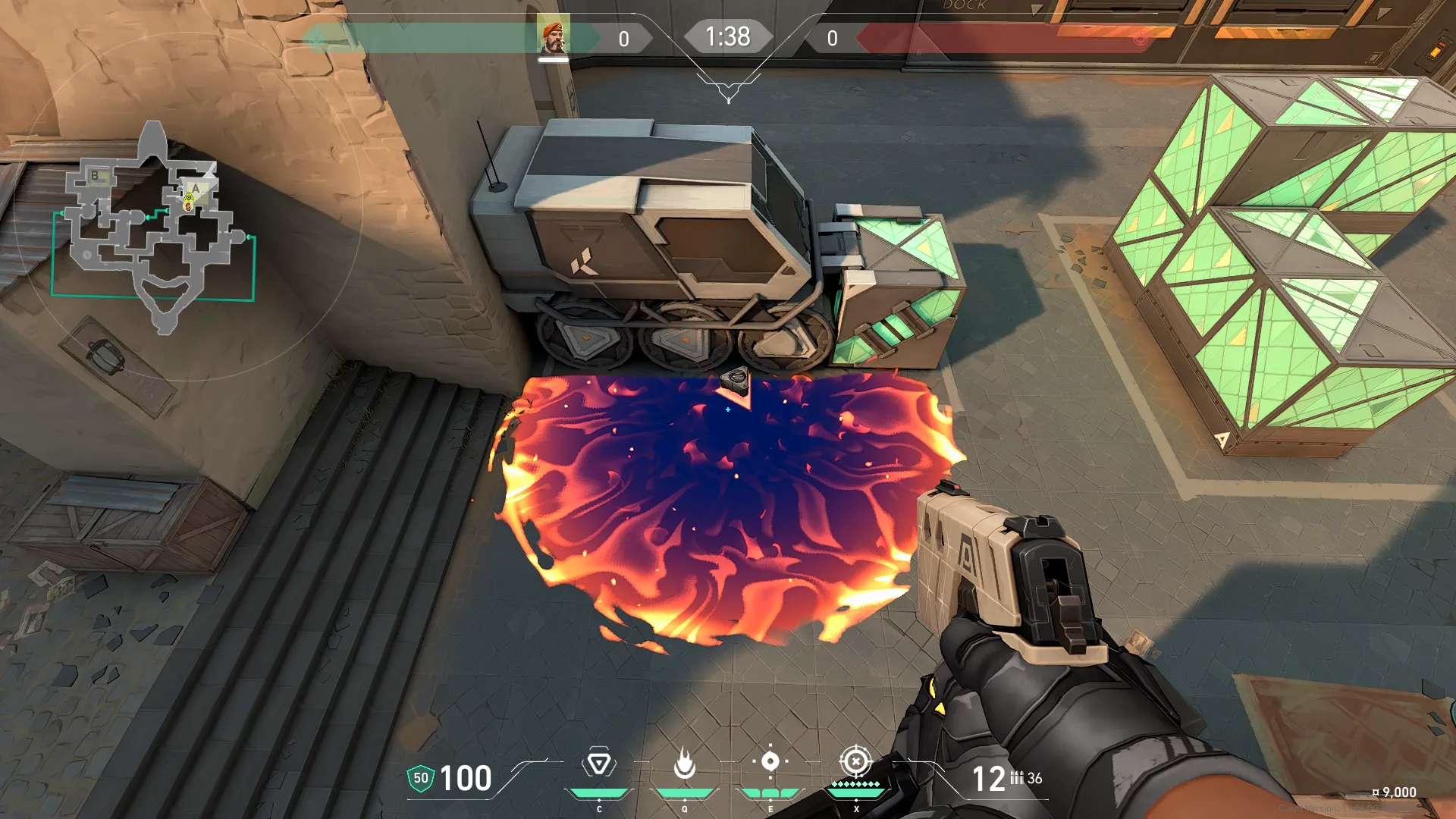Screen dimensions: 1456x819
Task: Choose the Sky Smoke ability icon
Action: pos(770,761)
